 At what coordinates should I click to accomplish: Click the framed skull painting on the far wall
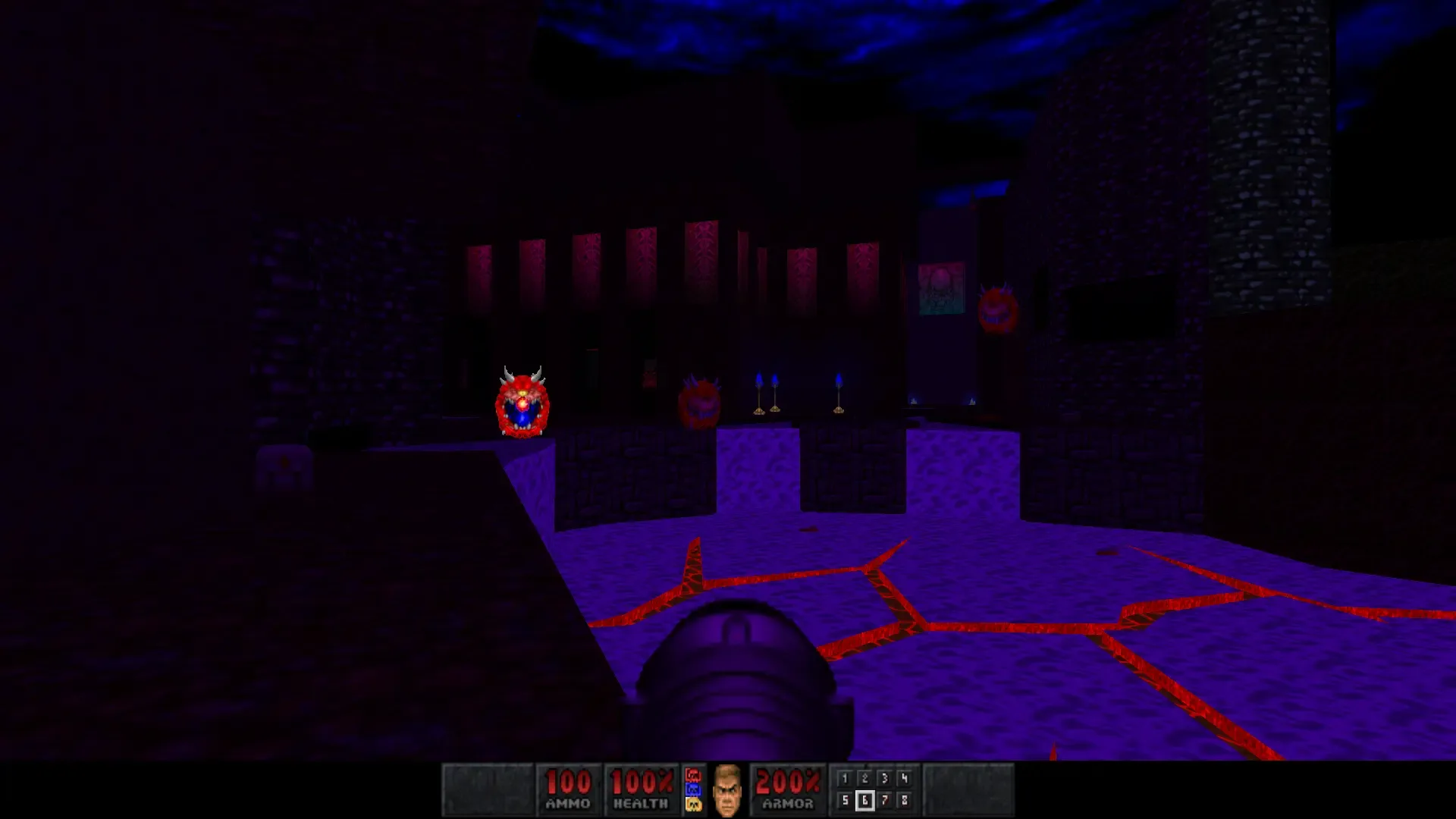[940, 288]
